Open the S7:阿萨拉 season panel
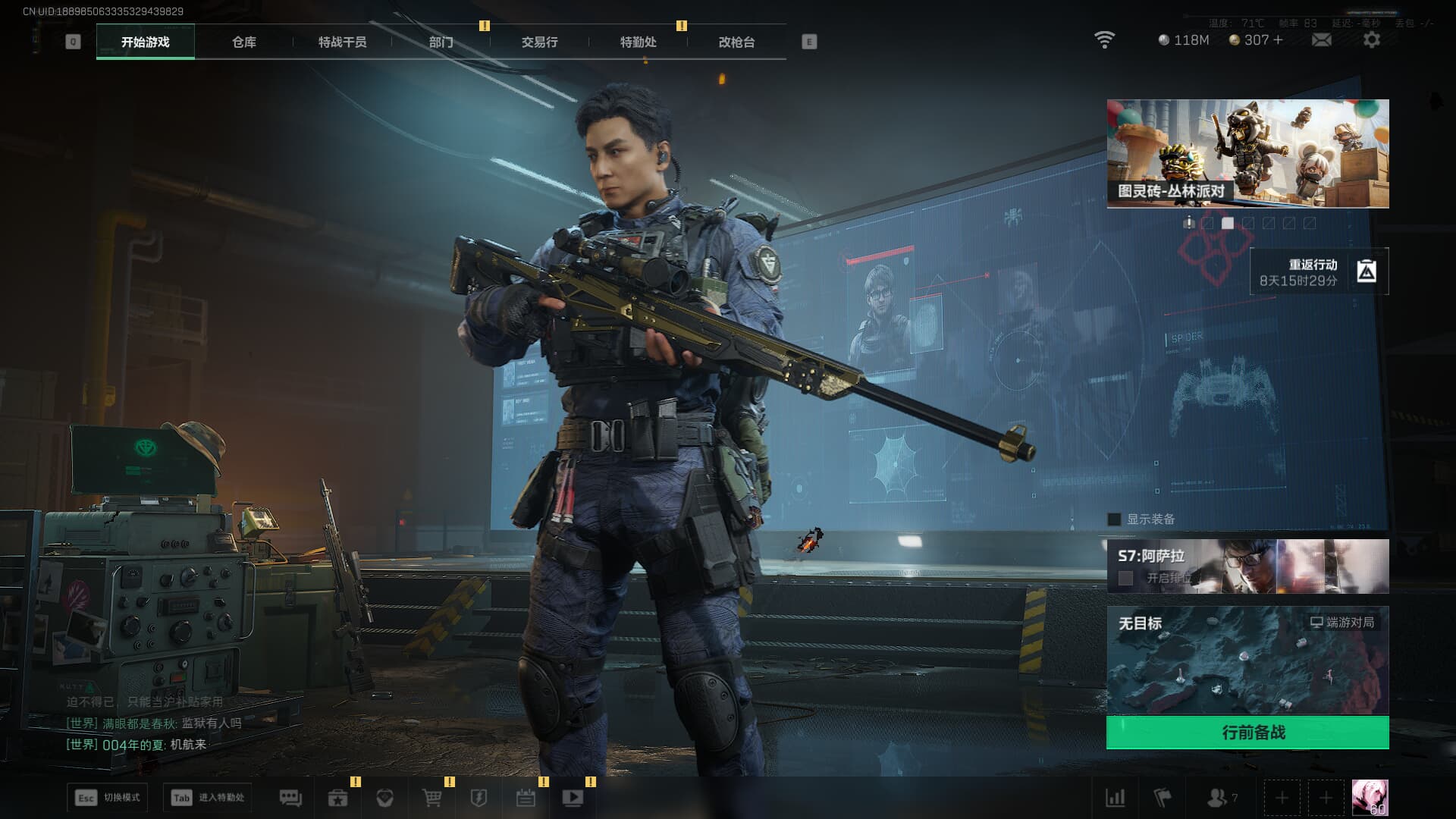 click(1247, 566)
